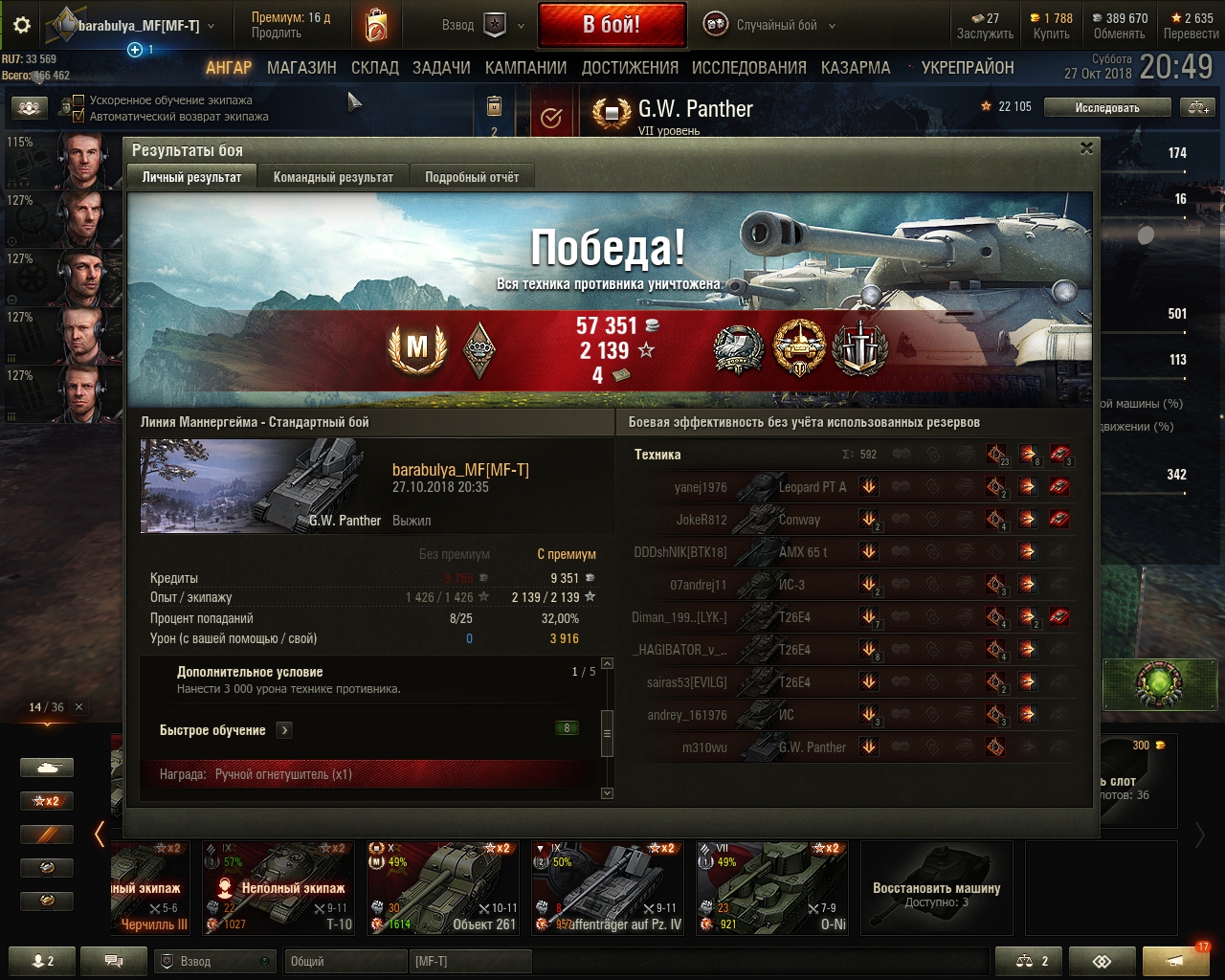Close the battle results window

(1086, 147)
